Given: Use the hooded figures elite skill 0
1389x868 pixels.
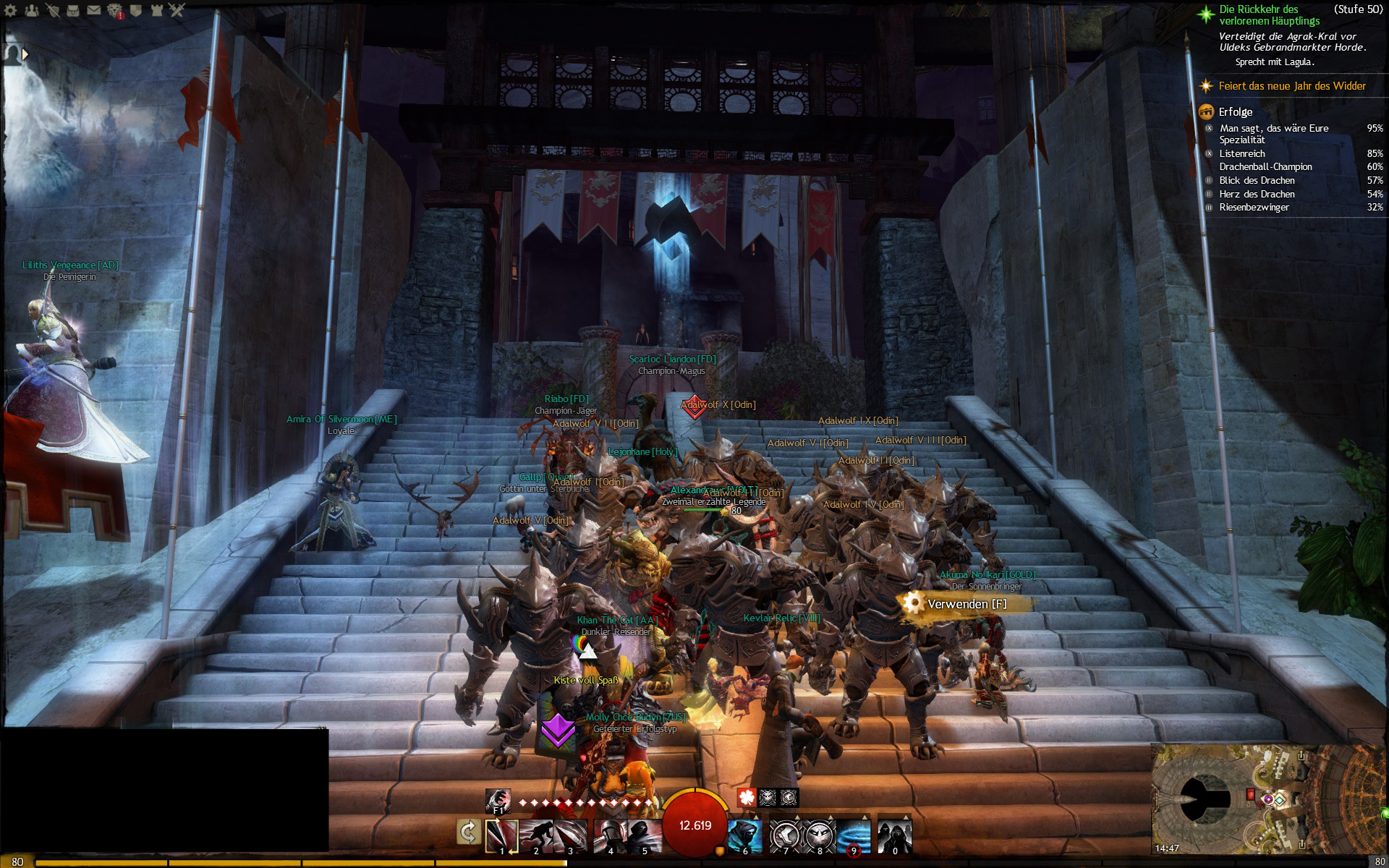Looking at the screenshot, I should click(895, 835).
